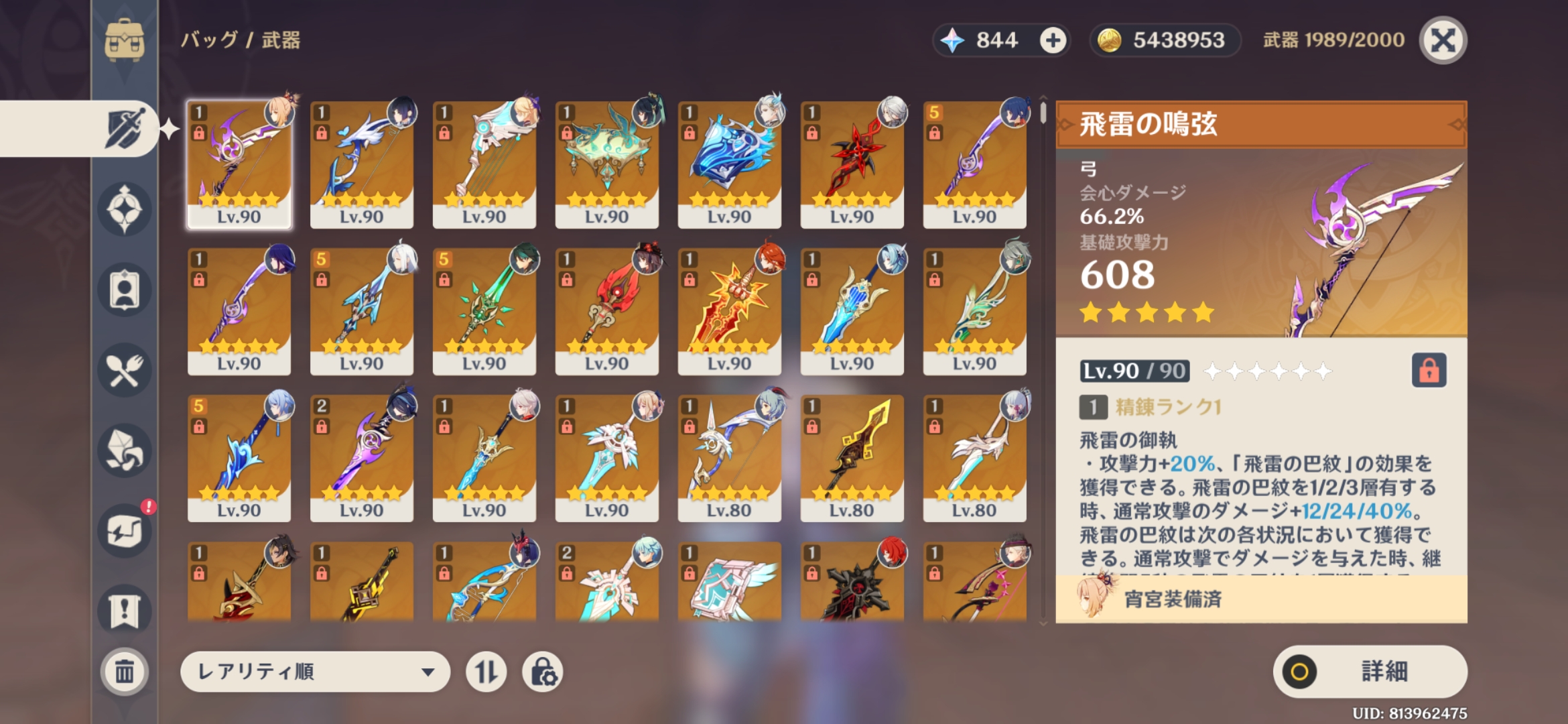Switch to the materials tab
The width and height of the screenshot is (1568, 724).
click(x=125, y=450)
